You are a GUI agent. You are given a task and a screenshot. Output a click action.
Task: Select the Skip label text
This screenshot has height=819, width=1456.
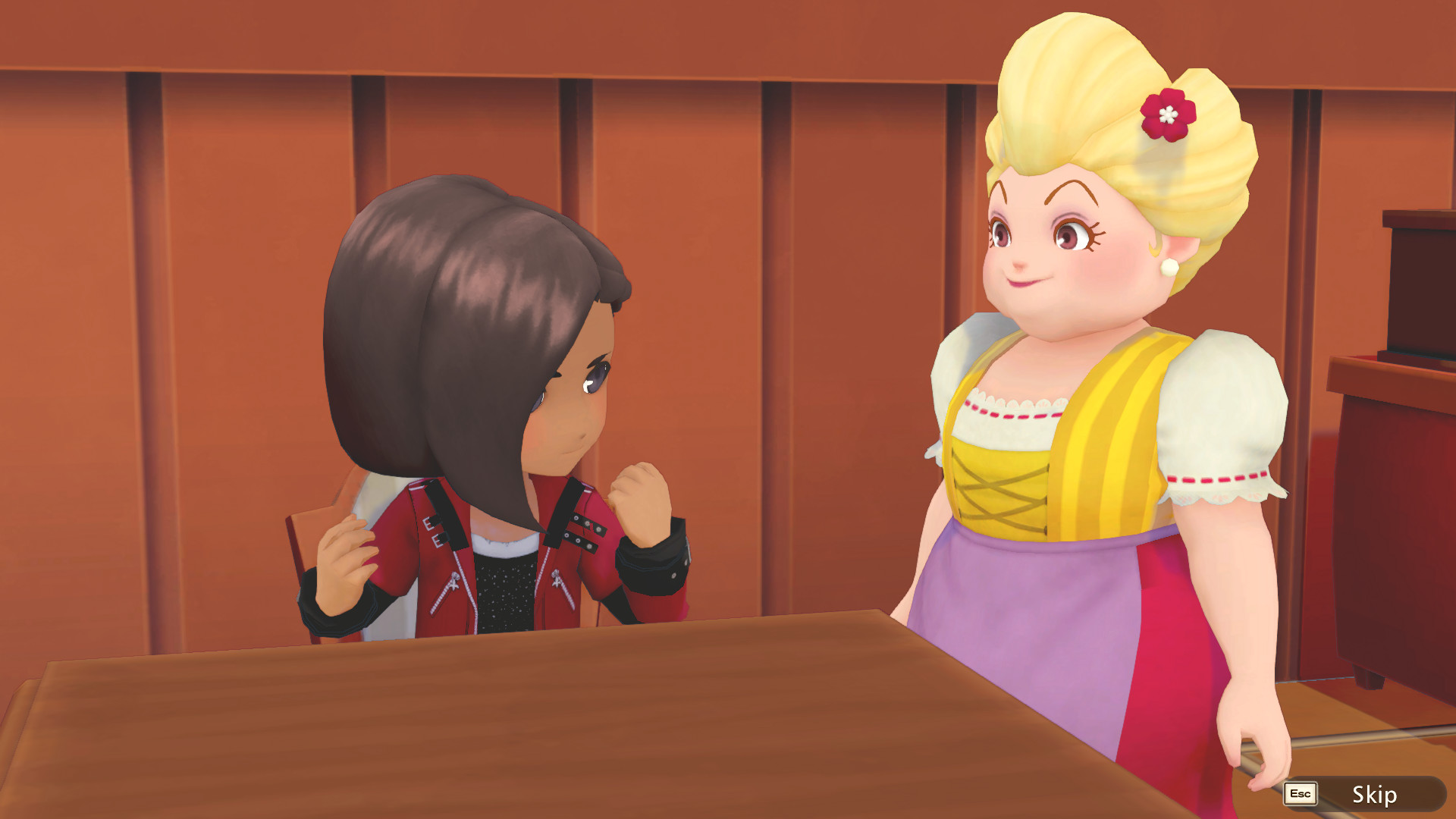tap(1376, 795)
